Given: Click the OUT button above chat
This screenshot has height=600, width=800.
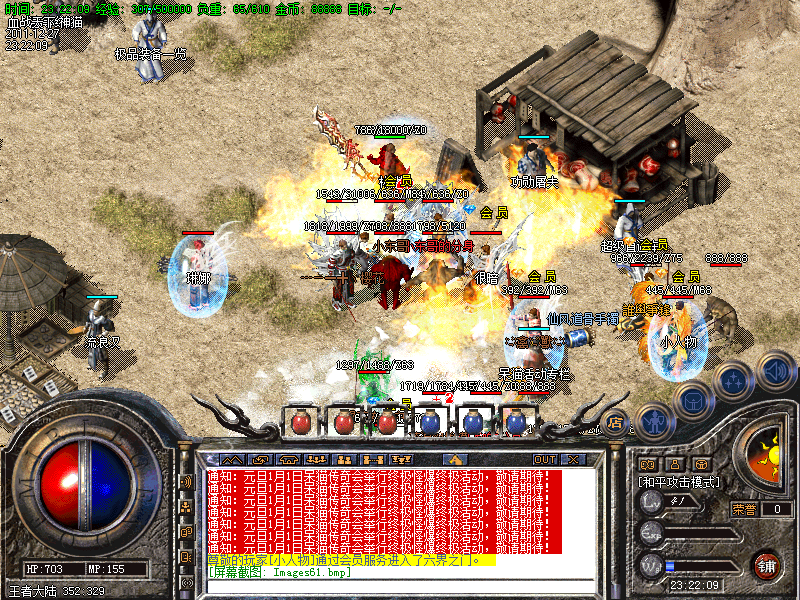Looking at the screenshot, I should click(x=544, y=459).
